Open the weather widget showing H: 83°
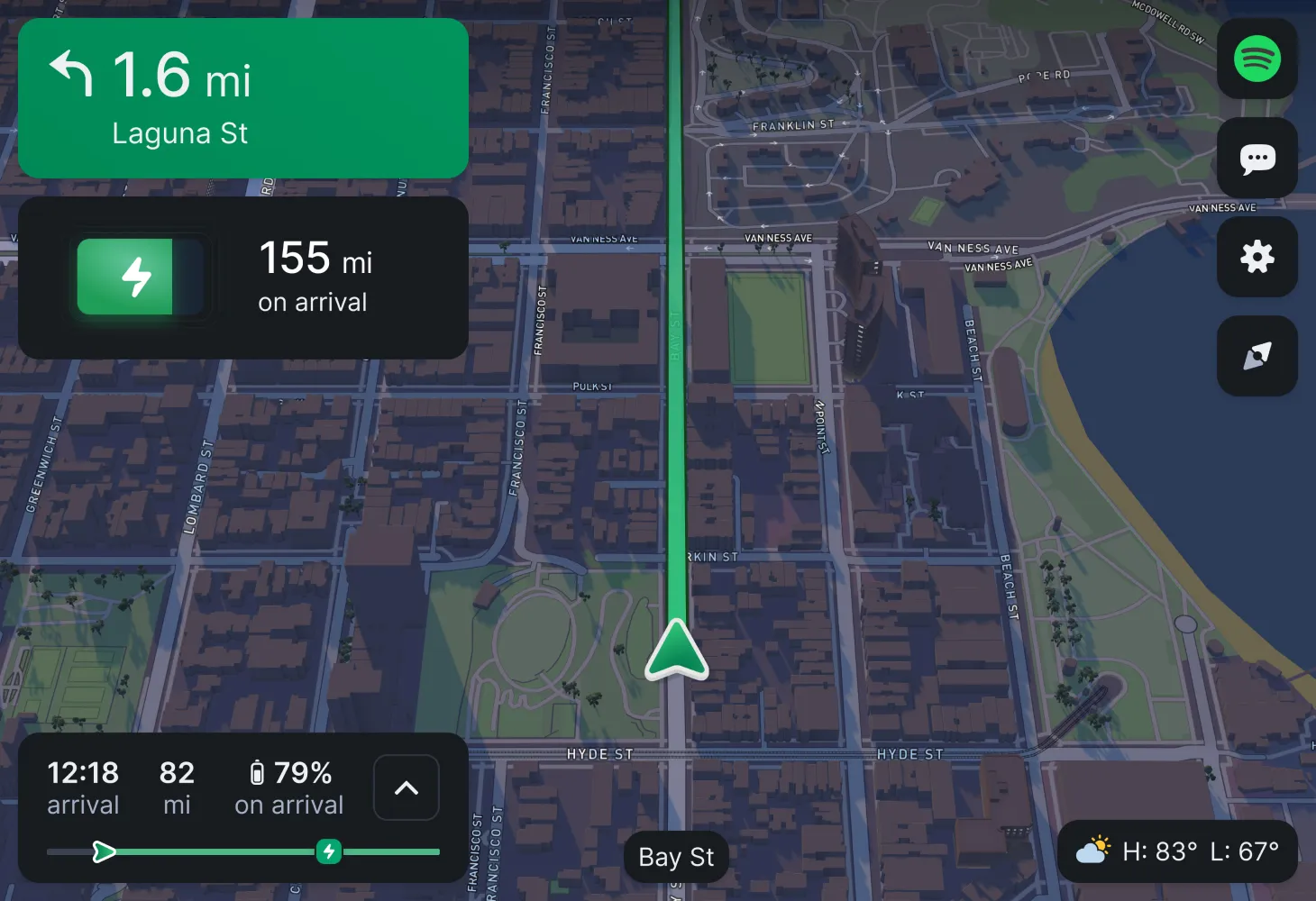Viewport: 1316px width, 901px height. [x=1176, y=849]
